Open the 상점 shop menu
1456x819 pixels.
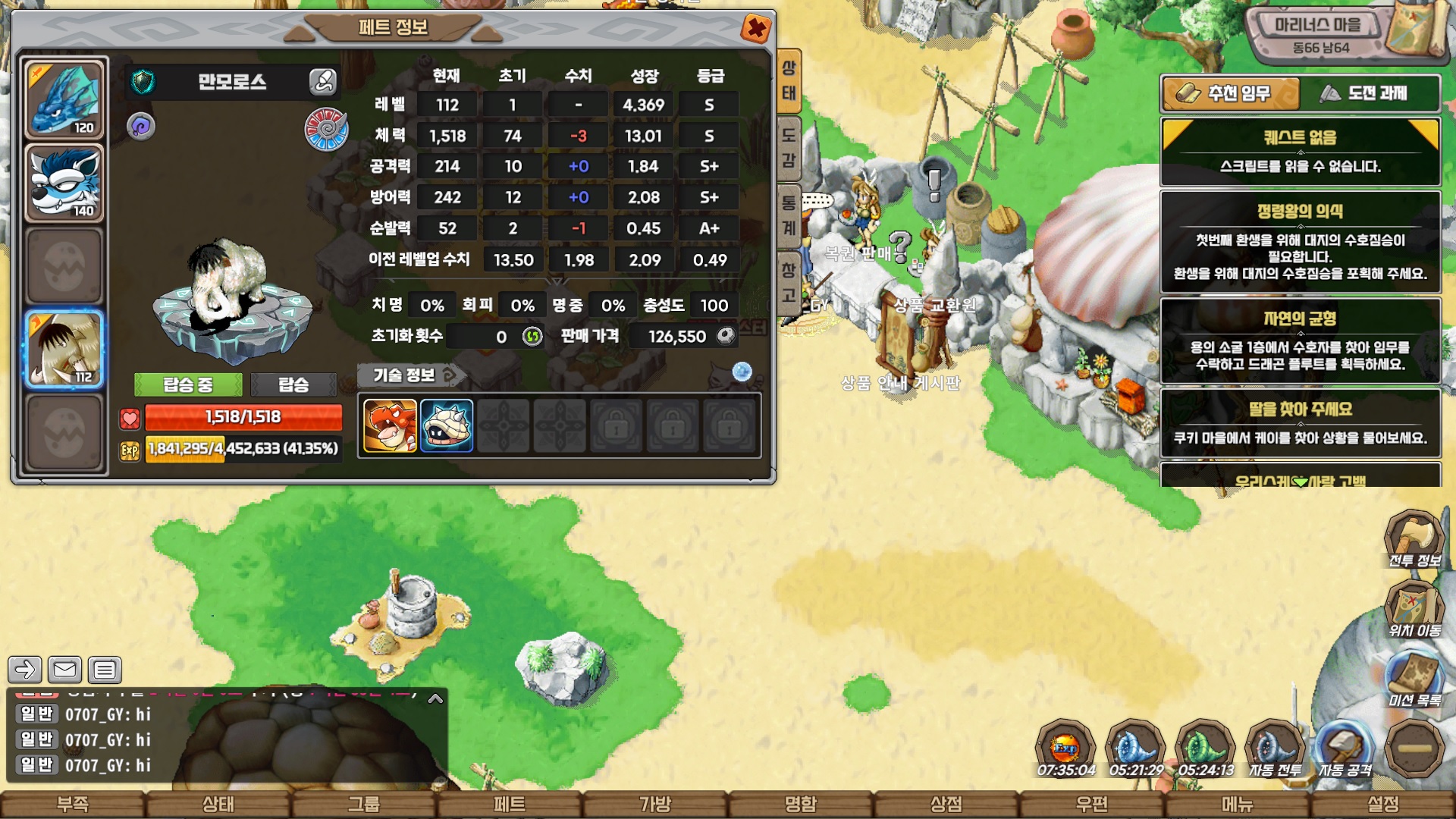click(946, 804)
